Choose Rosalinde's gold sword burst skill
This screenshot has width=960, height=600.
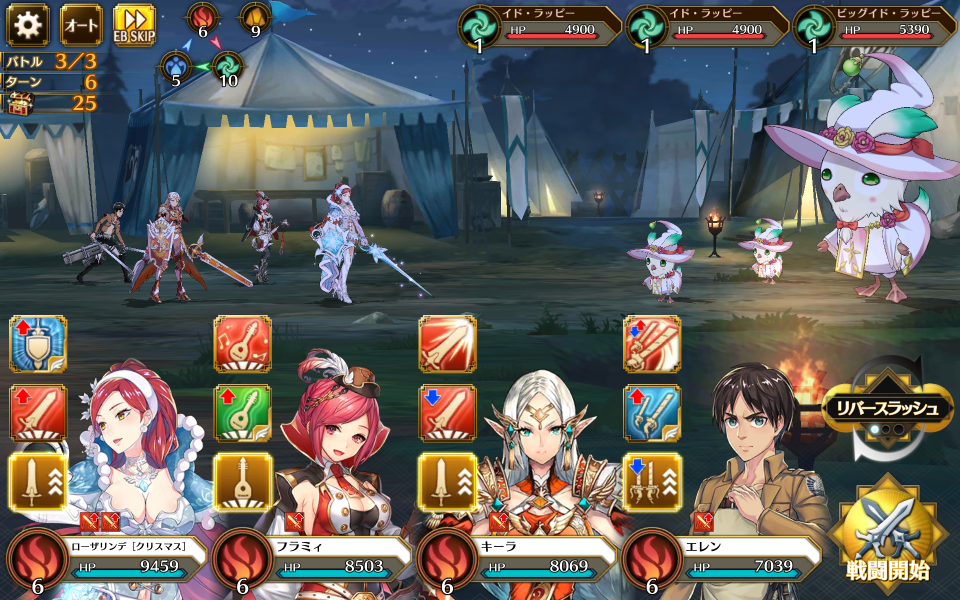pos(38,481)
